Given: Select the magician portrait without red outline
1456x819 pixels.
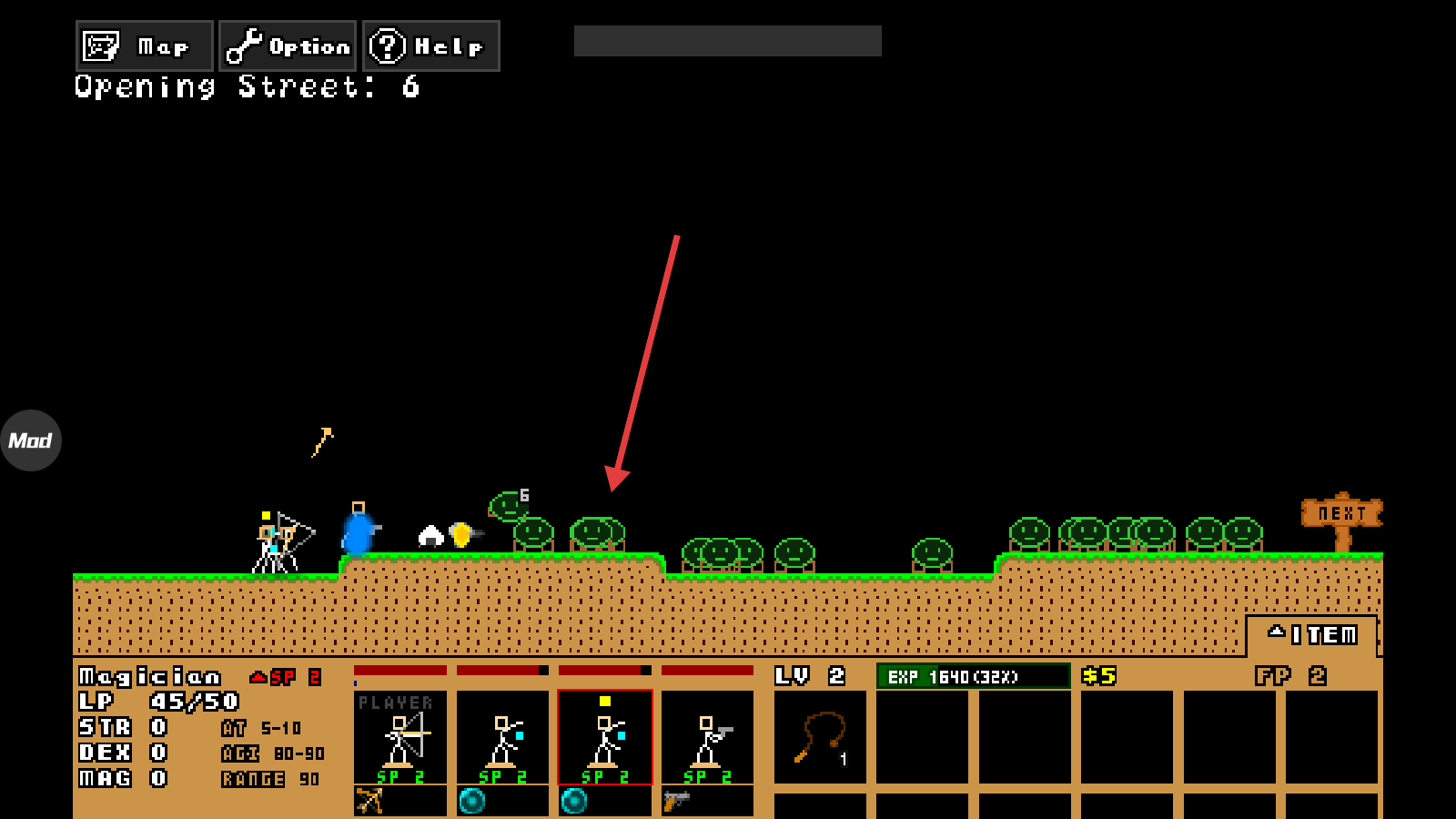Looking at the screenshot, I should click(x=502, y=737).
